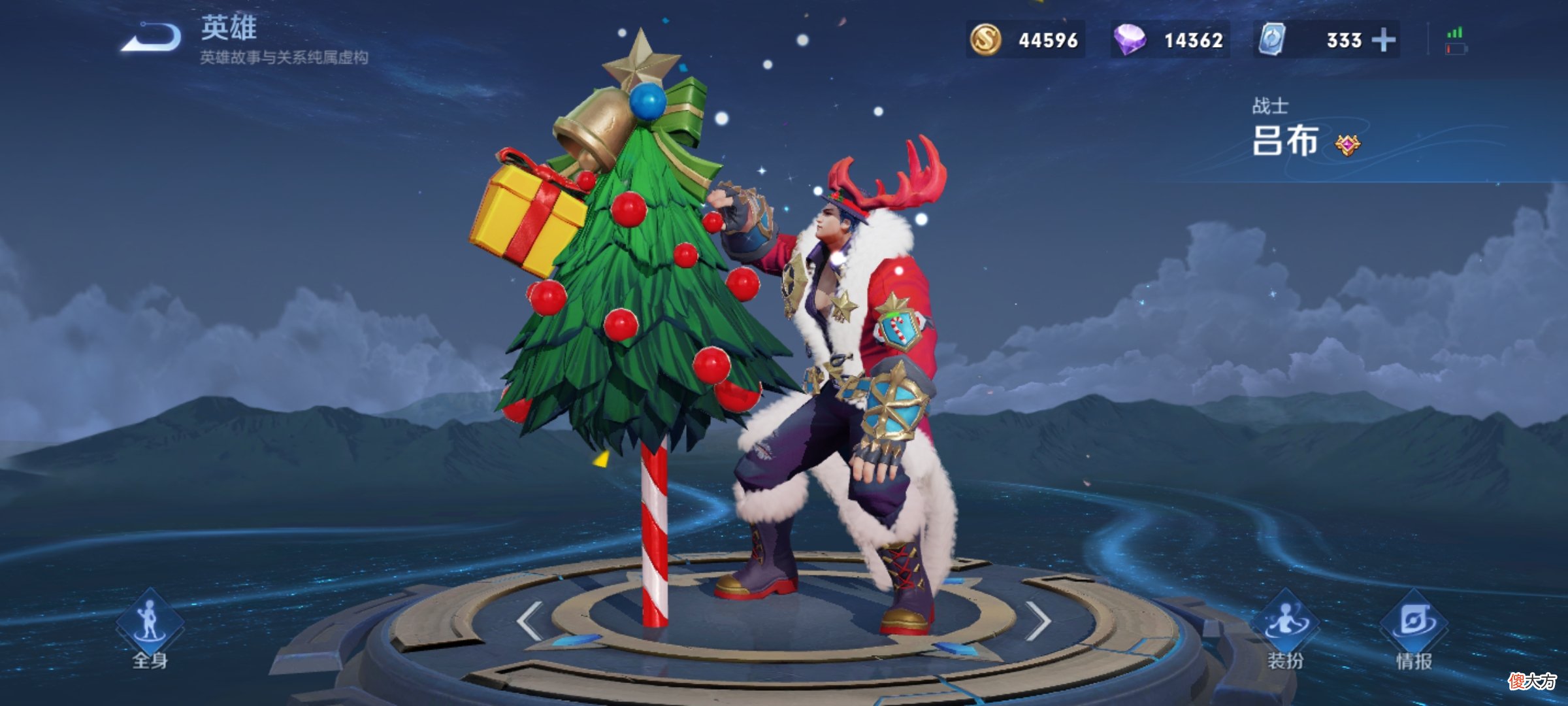
Task: Go back using the return arrow
Action: click(x=152, y=37)
